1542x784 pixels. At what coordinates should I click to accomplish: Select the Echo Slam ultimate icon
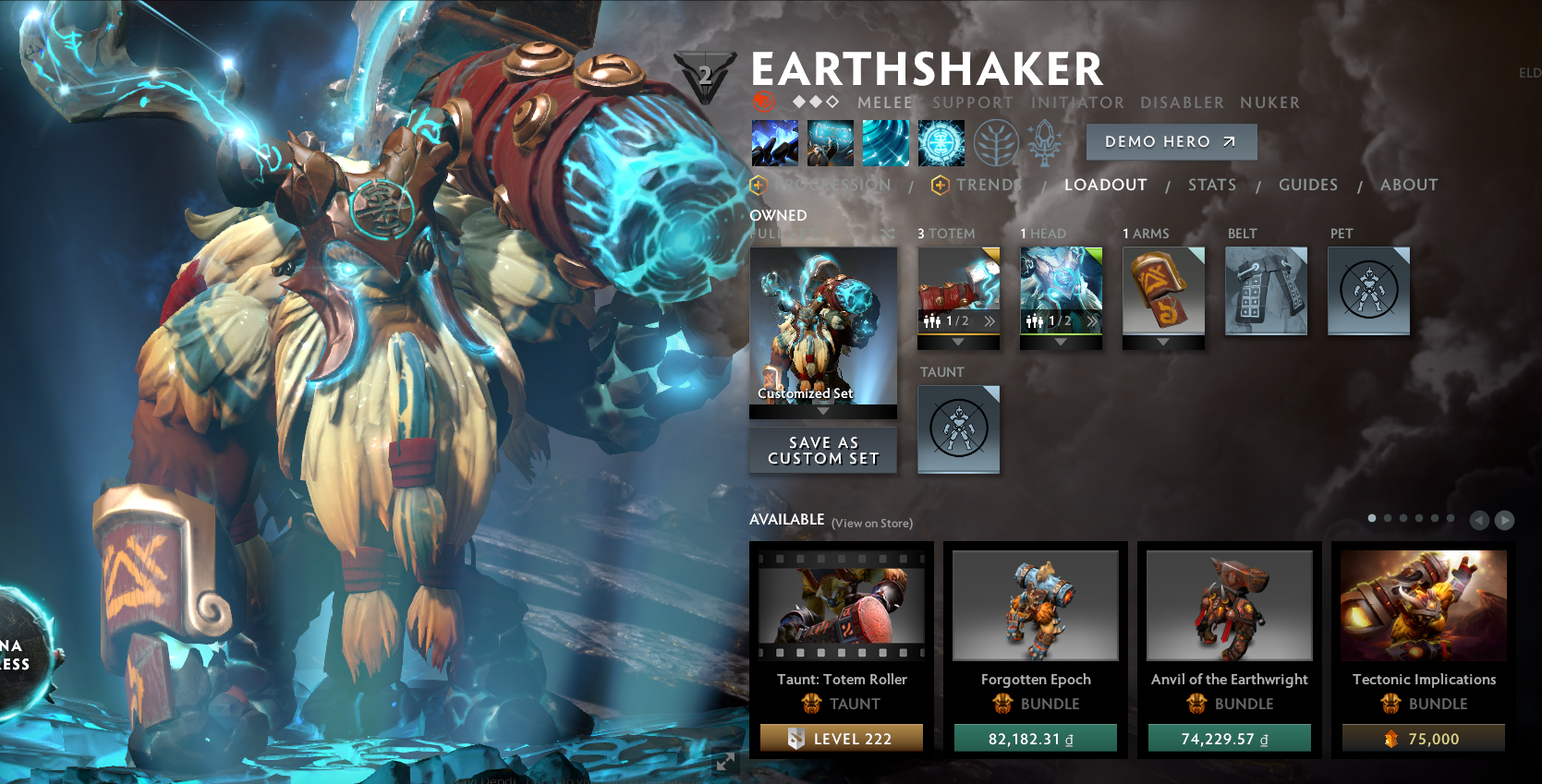pyautogui.click(x=941, y=142)
